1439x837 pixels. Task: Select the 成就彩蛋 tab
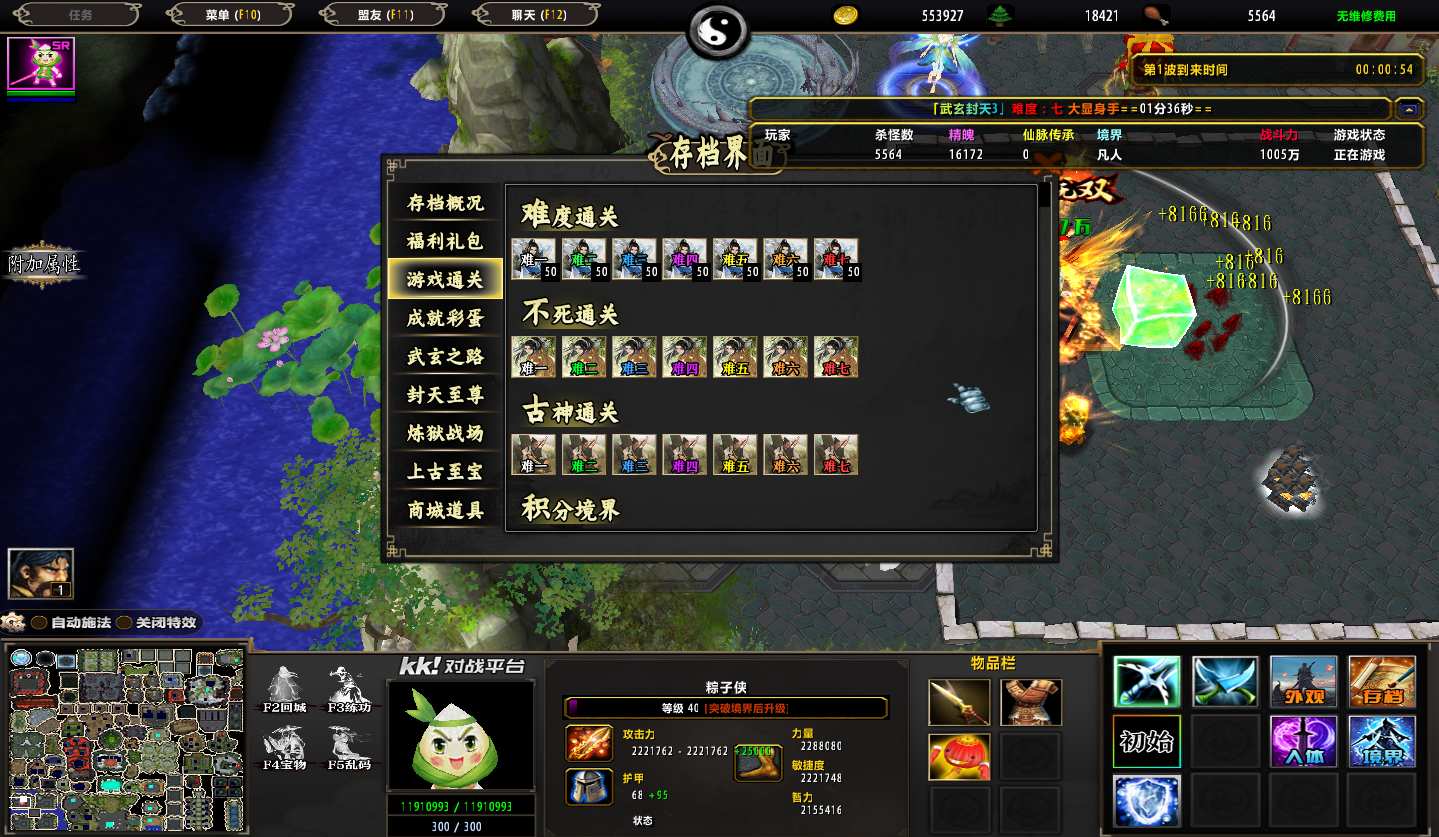click(445, 318)
